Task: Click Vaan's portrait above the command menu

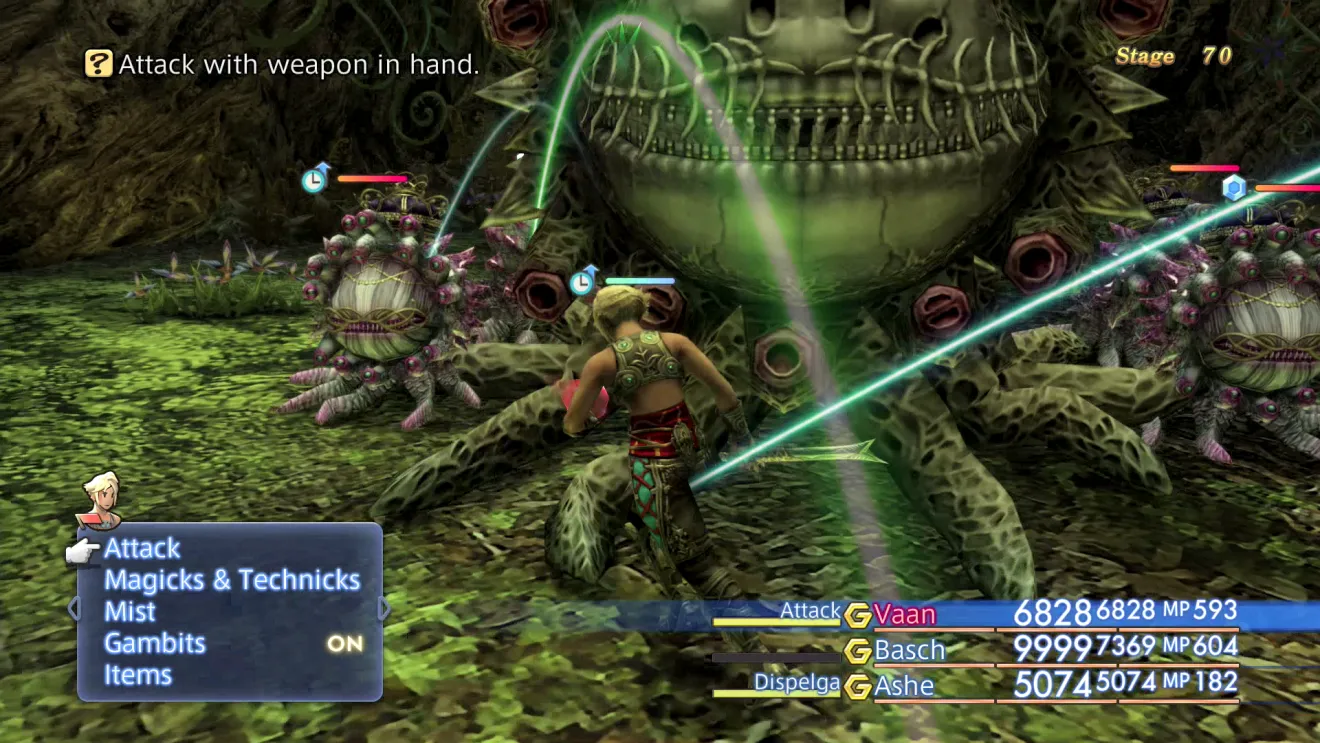Action: [100, 498]
